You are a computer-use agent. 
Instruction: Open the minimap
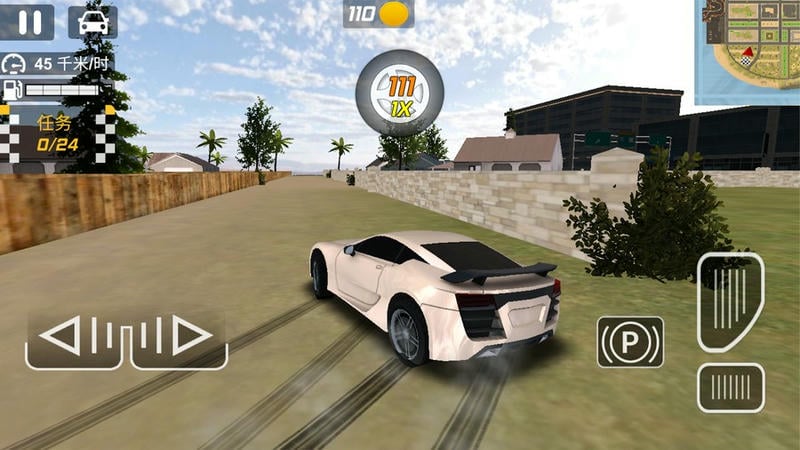(x=750, y=50)
